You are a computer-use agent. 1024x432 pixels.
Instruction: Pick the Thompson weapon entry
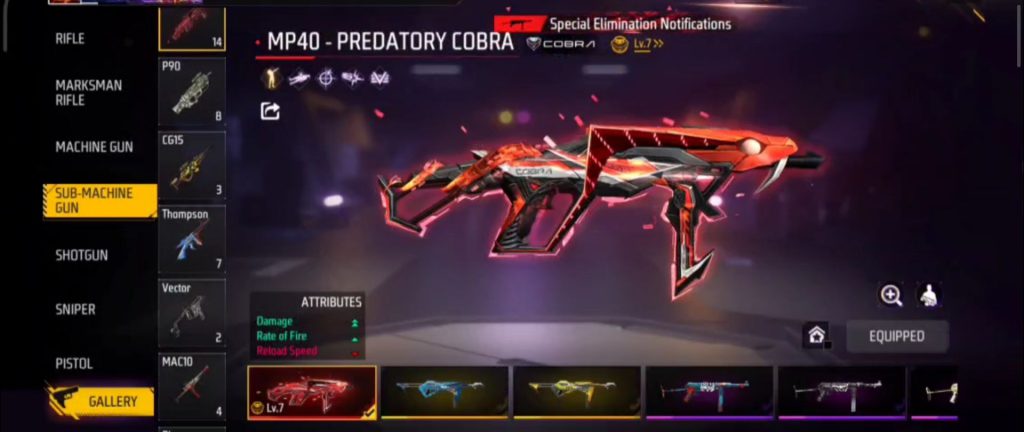192,240
